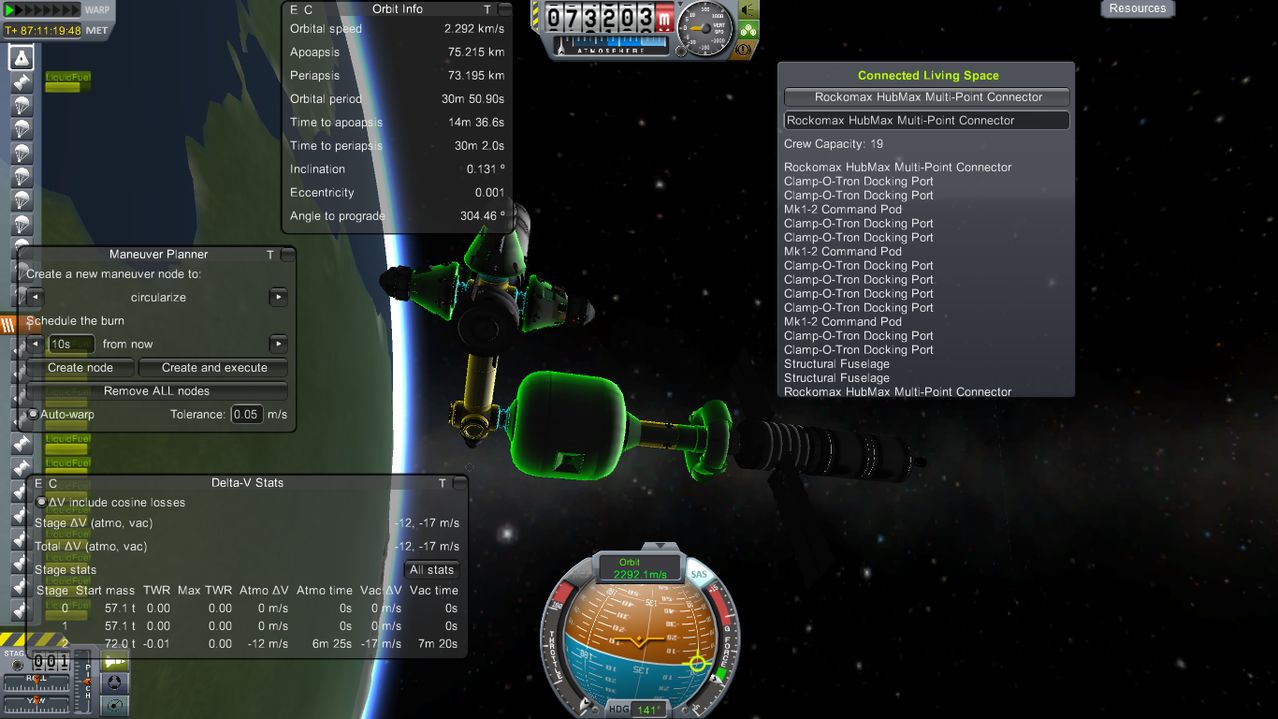Open the Resources panel
Screen dimensions: 1278x719
(1137, 9)
